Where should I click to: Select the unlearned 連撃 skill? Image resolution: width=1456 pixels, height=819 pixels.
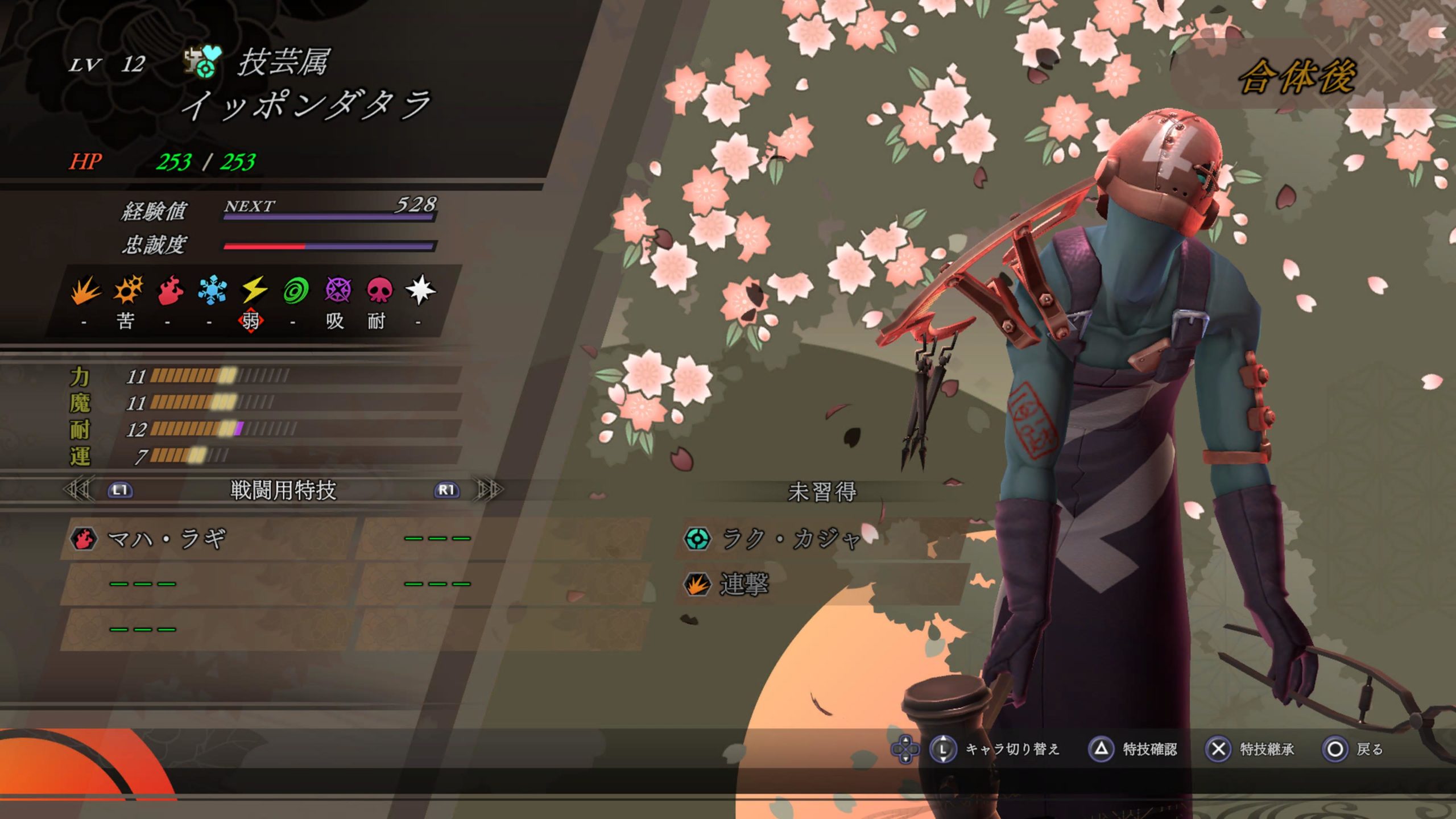pos(744,584)
